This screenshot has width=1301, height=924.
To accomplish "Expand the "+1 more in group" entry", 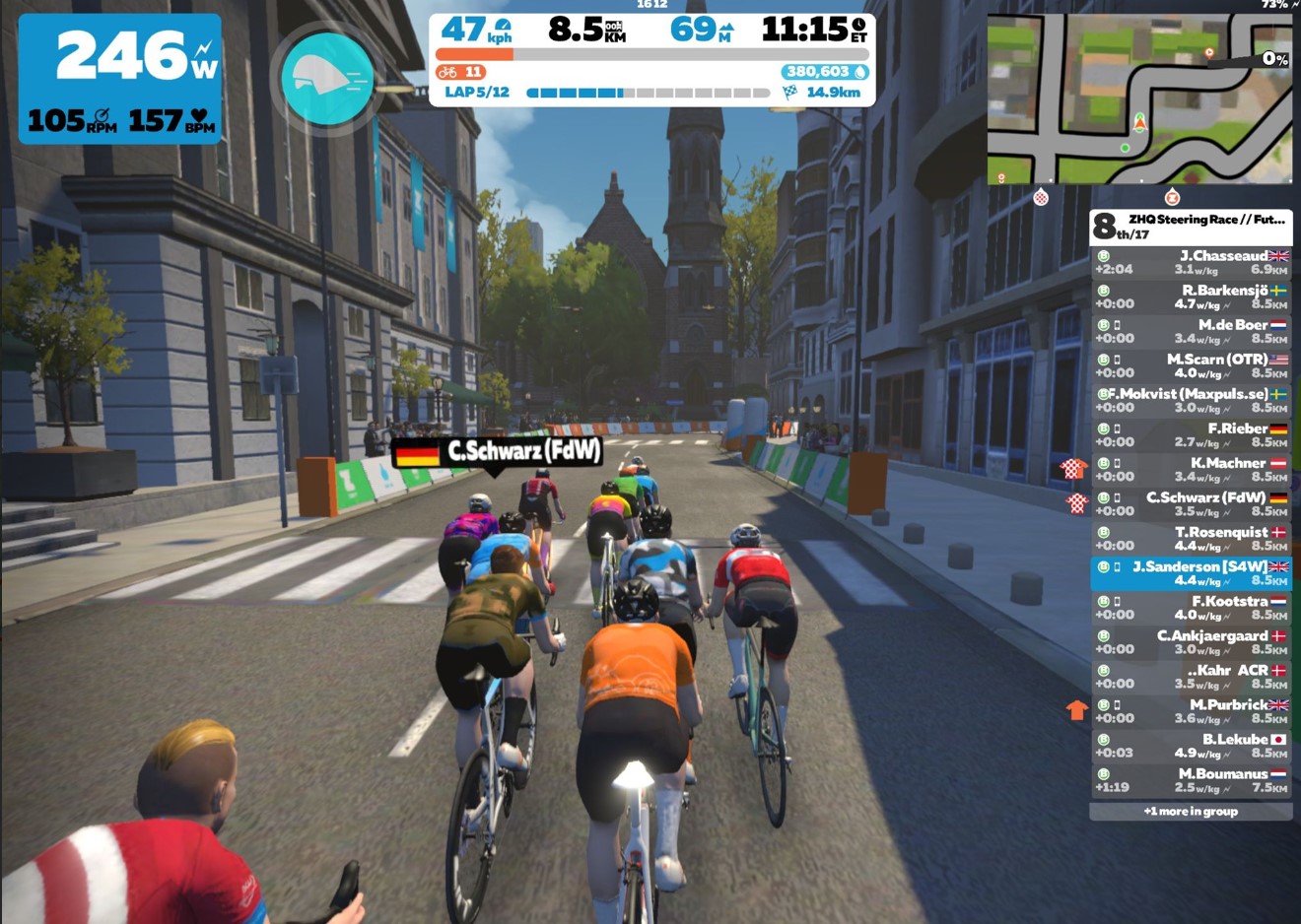I will (1191, 812).
